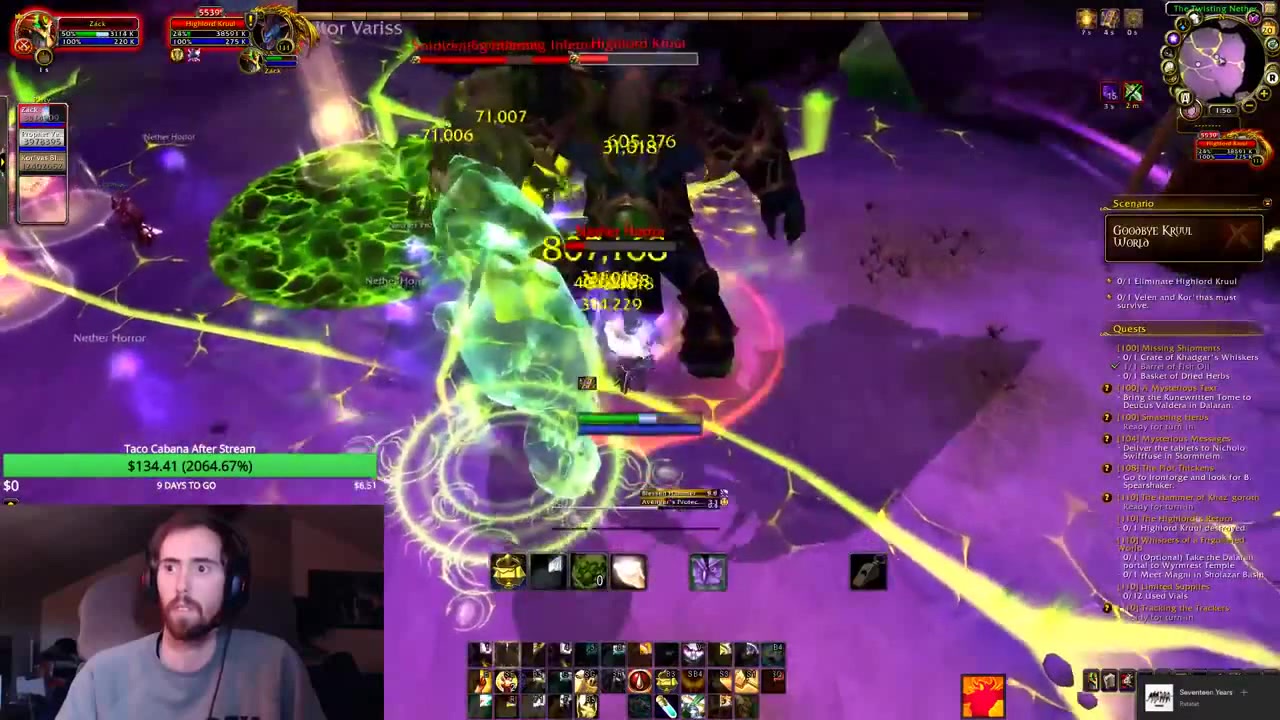Open the calendar showing date 20 by the minimap
The image size is (1280, 720).
click(x=1267, y=29)
